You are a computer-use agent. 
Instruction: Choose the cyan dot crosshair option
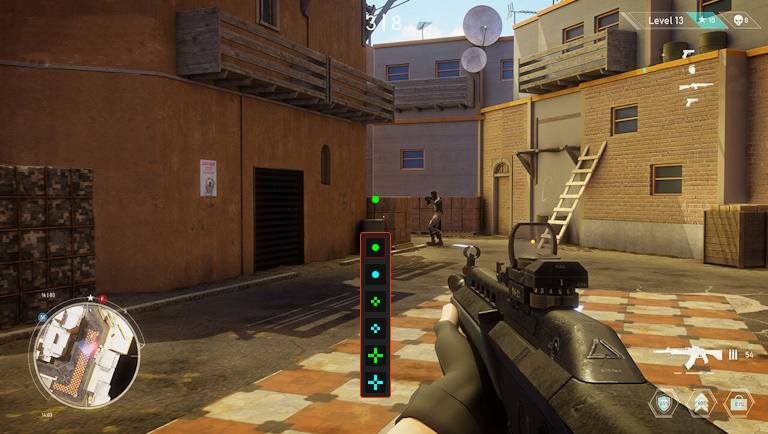tap(375, 273)
